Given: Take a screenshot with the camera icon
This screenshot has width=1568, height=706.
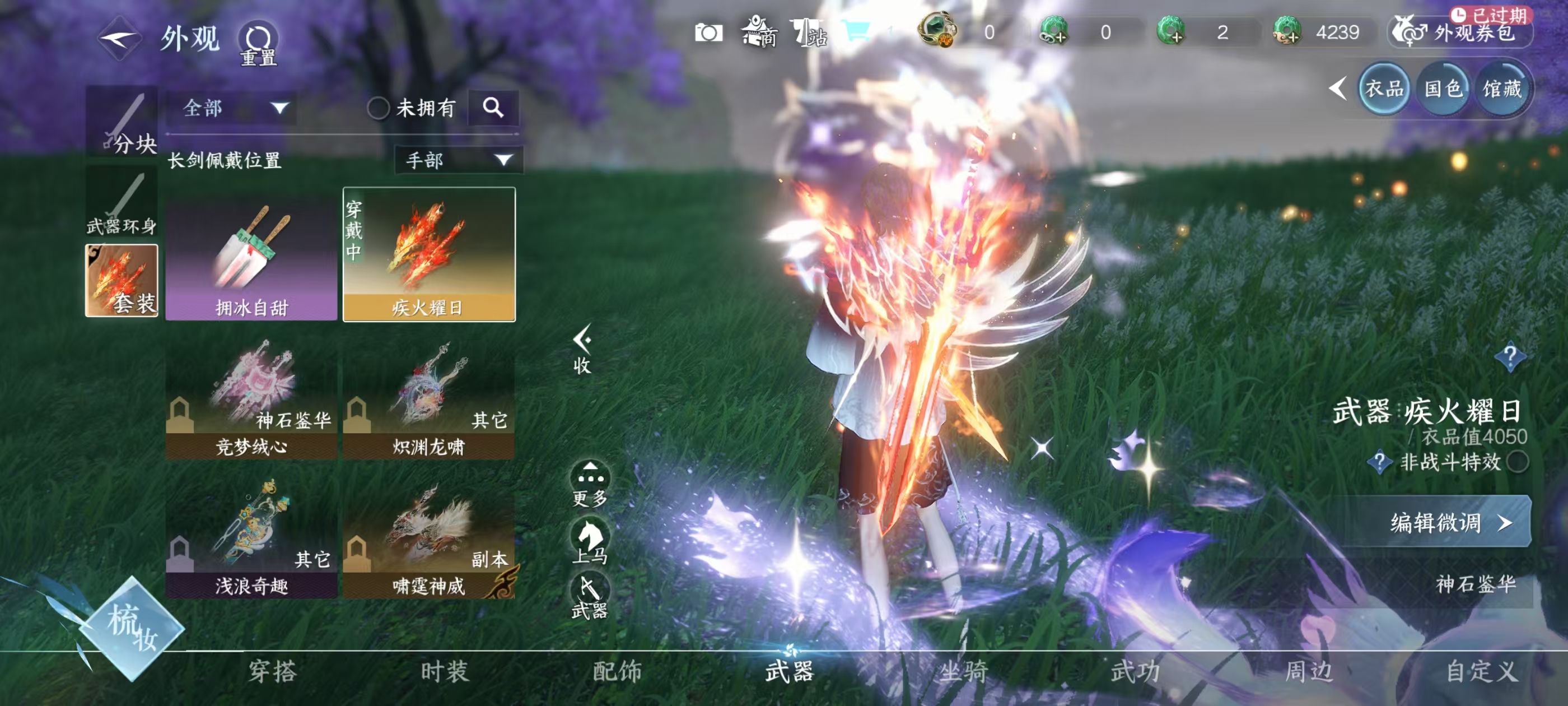Looking at the screenshot, I should point(708,32).
